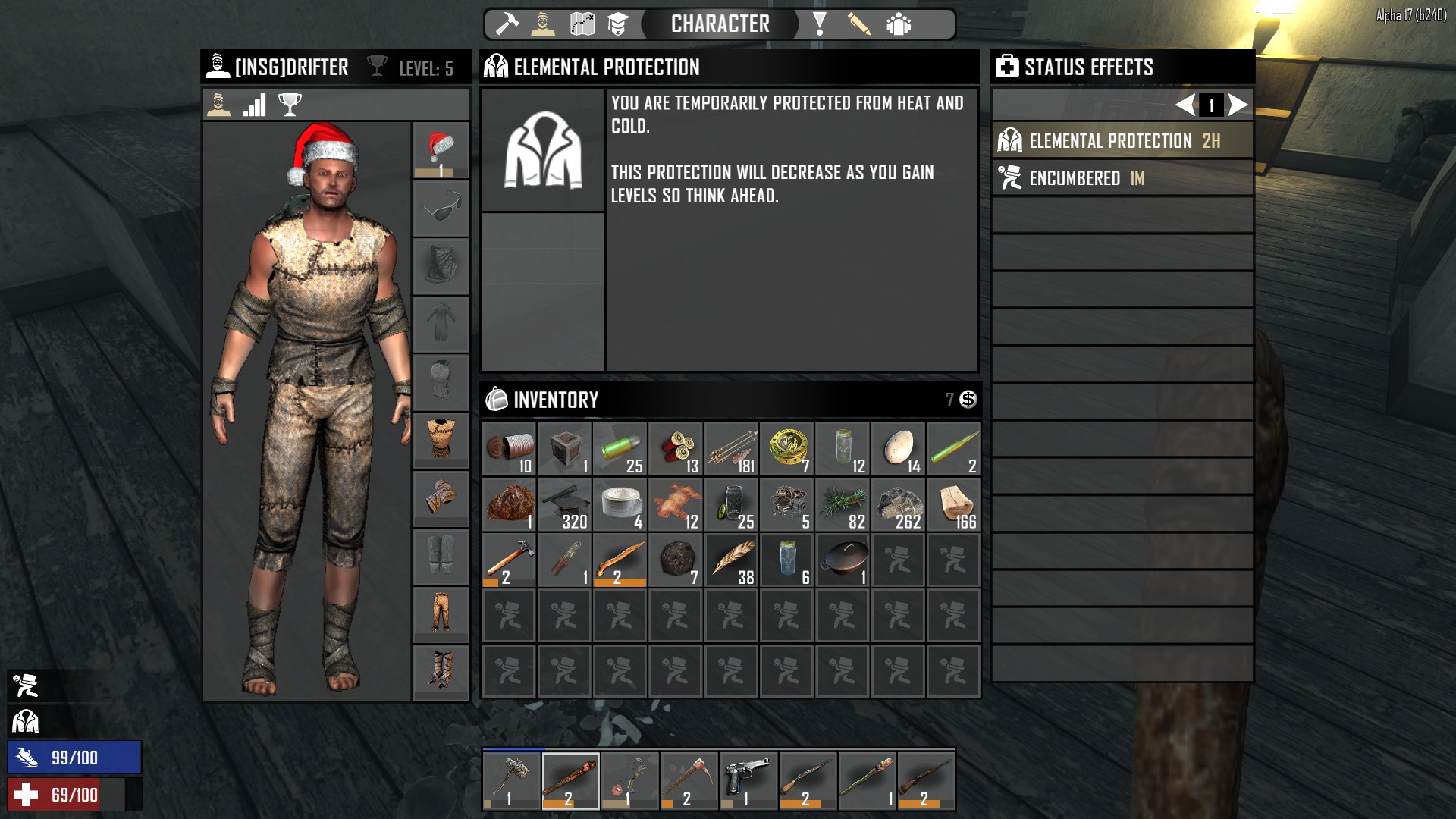Open the skills graduation cap tab

618,24
